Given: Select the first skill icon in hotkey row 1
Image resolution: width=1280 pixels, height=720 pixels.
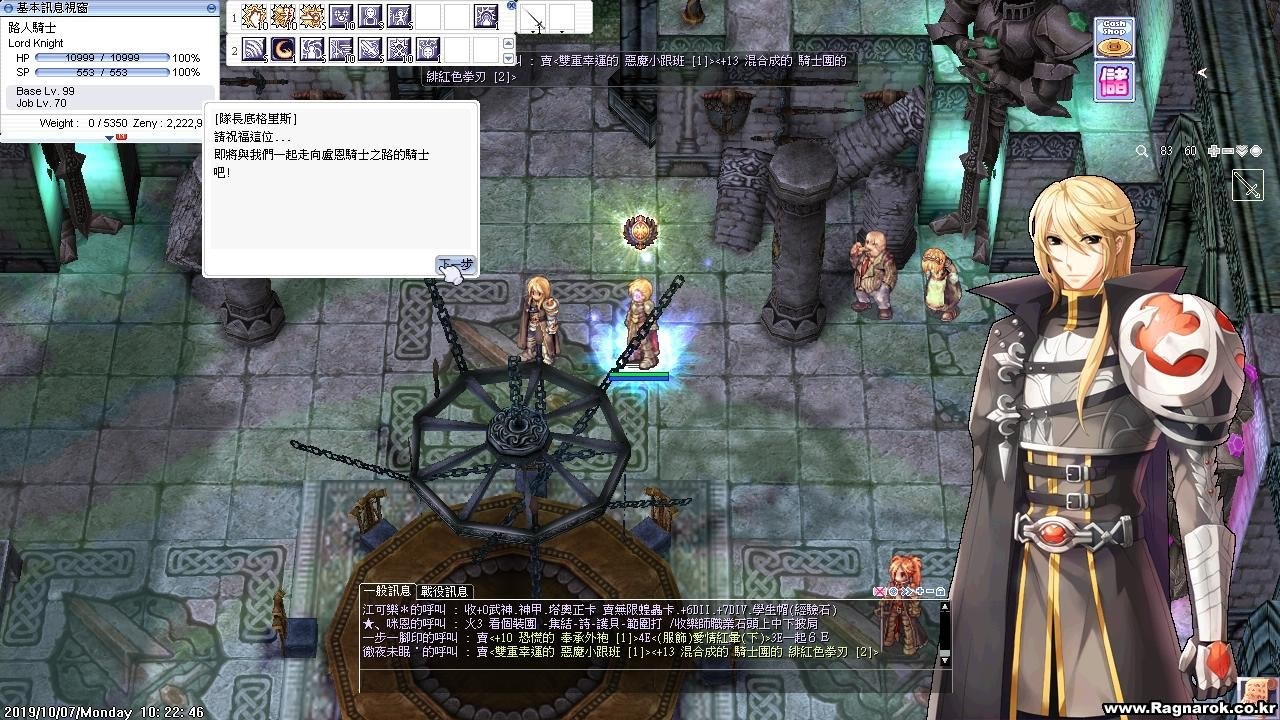Looking at the screenshot, I should [x=253, y=17].
